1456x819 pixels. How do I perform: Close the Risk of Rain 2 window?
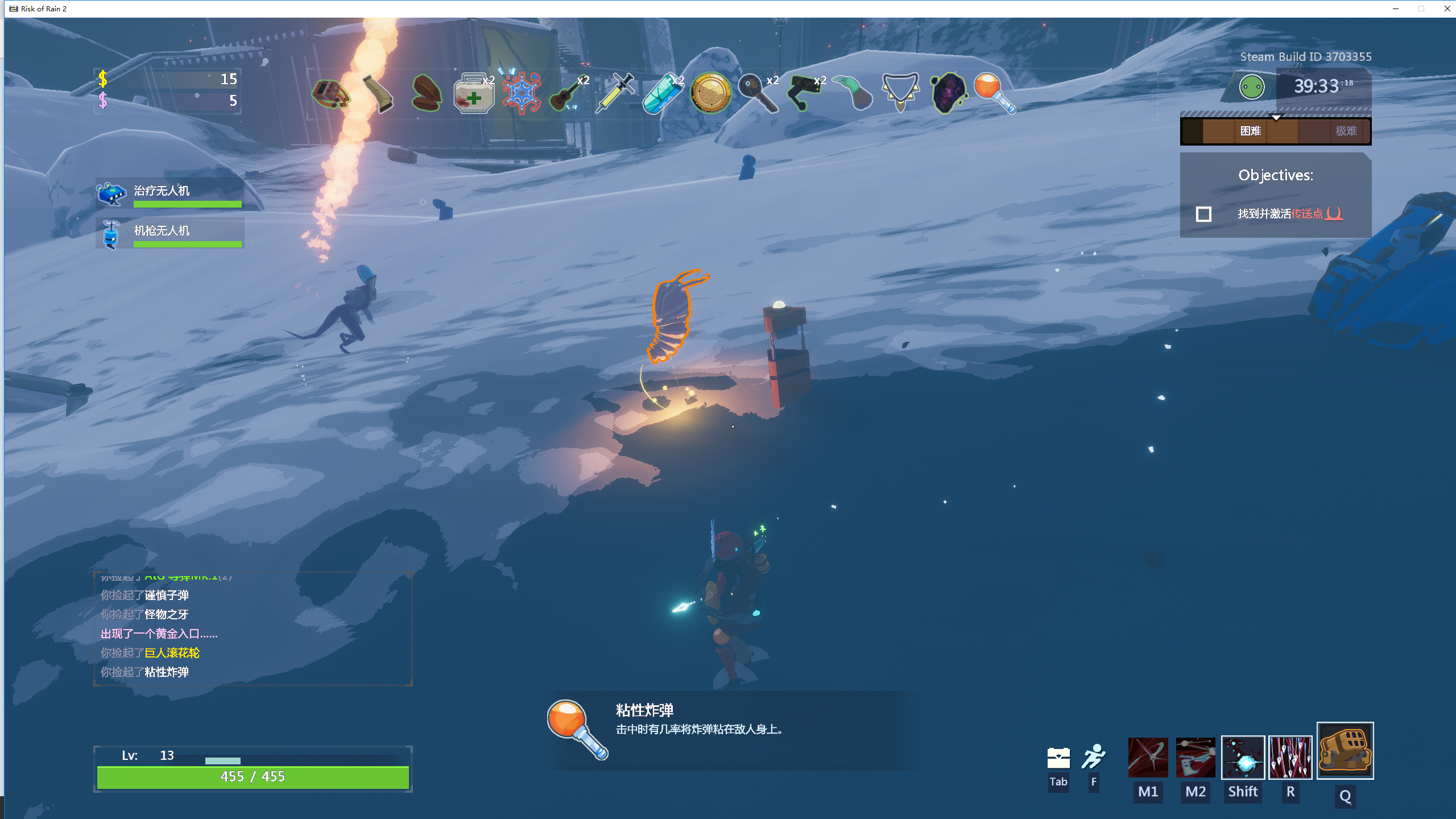(x=1447, y=9)
